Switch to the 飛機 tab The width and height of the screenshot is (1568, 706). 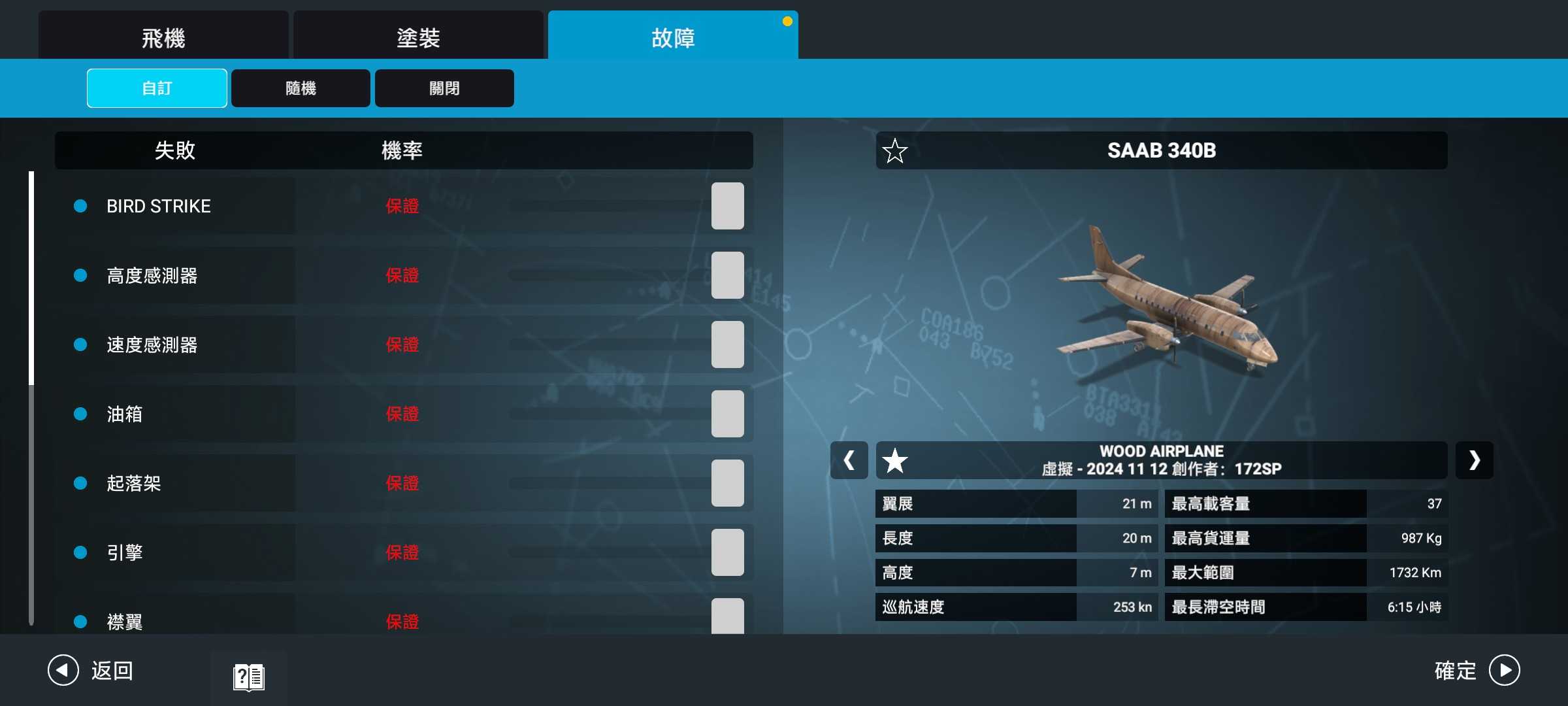point(163,37)
